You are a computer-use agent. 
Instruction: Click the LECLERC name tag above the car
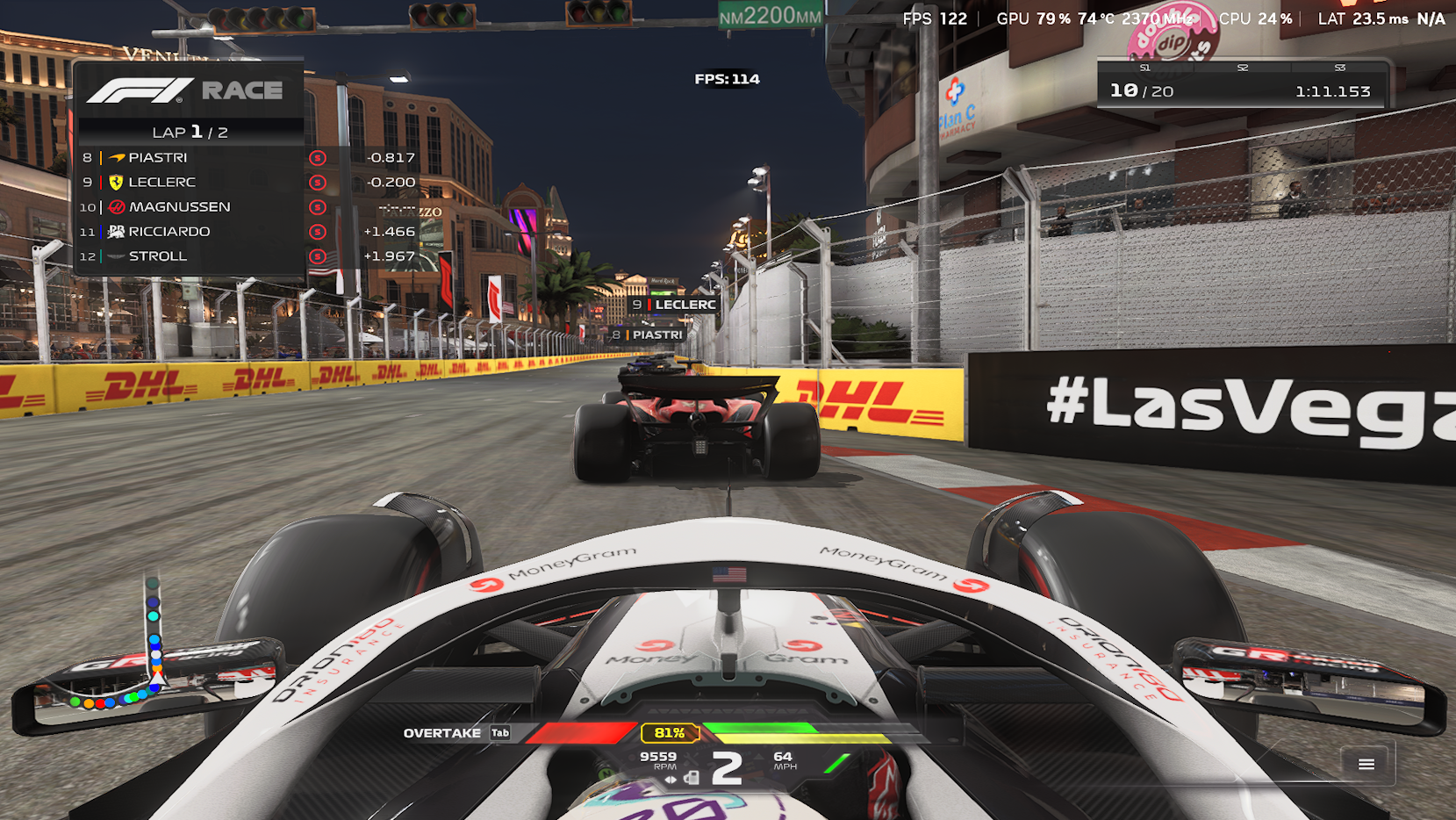click(x=671, y=304)
